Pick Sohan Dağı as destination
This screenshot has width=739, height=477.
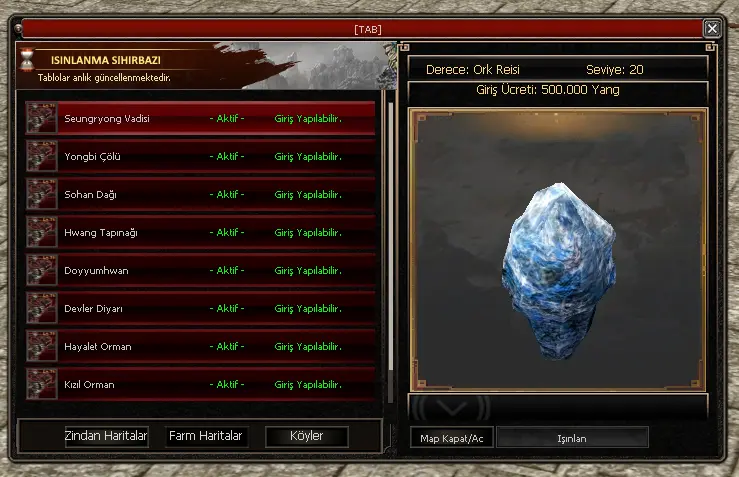click(x=200, y=195)
